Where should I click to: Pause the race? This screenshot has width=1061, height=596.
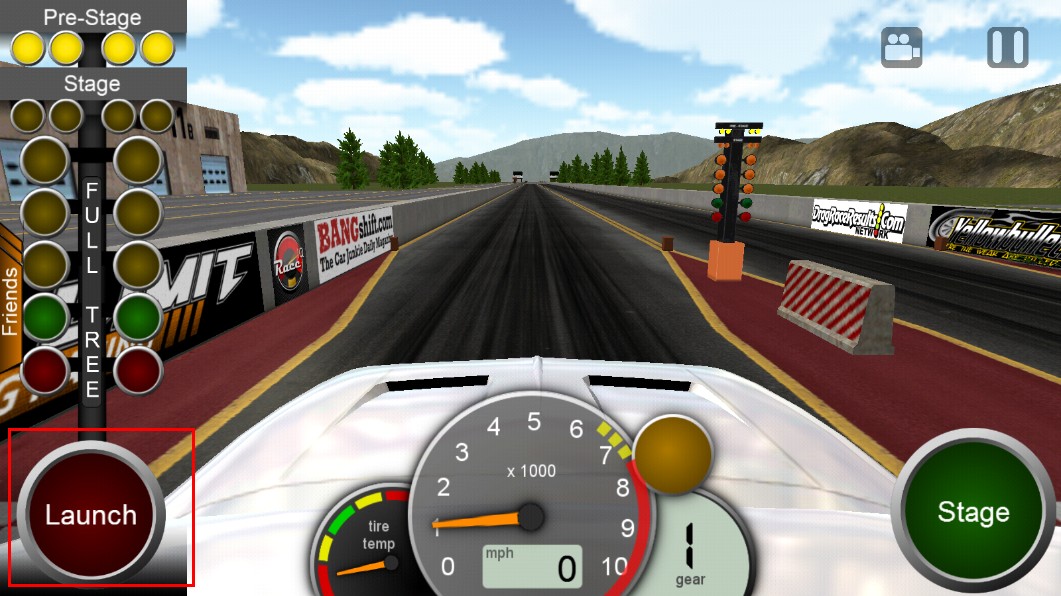click(x=1007, y=47)
